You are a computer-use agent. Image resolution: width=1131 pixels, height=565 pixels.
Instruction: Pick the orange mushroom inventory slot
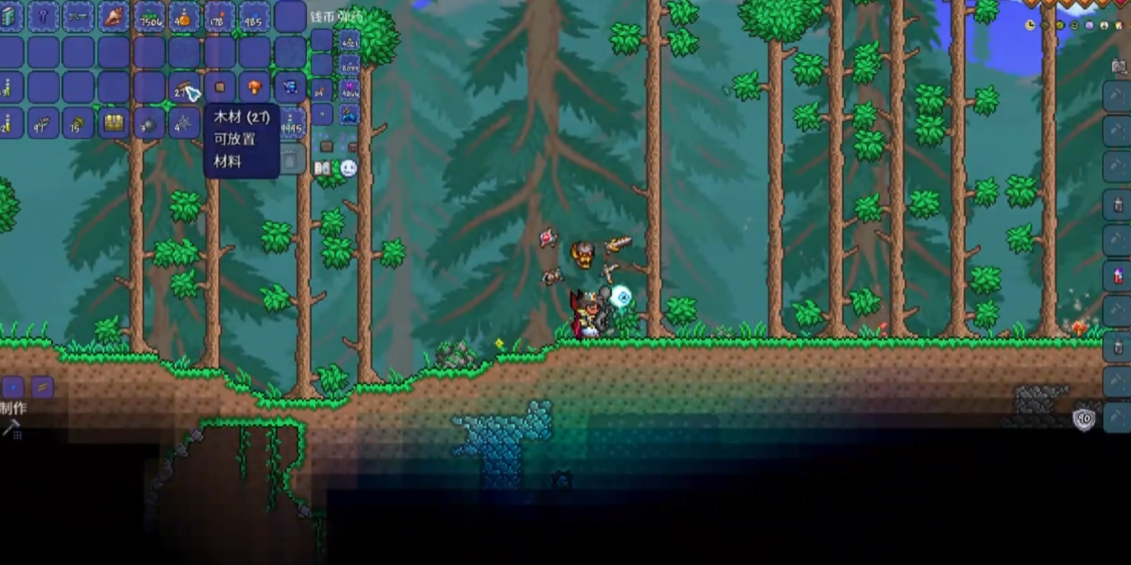(x=255, y=88)
